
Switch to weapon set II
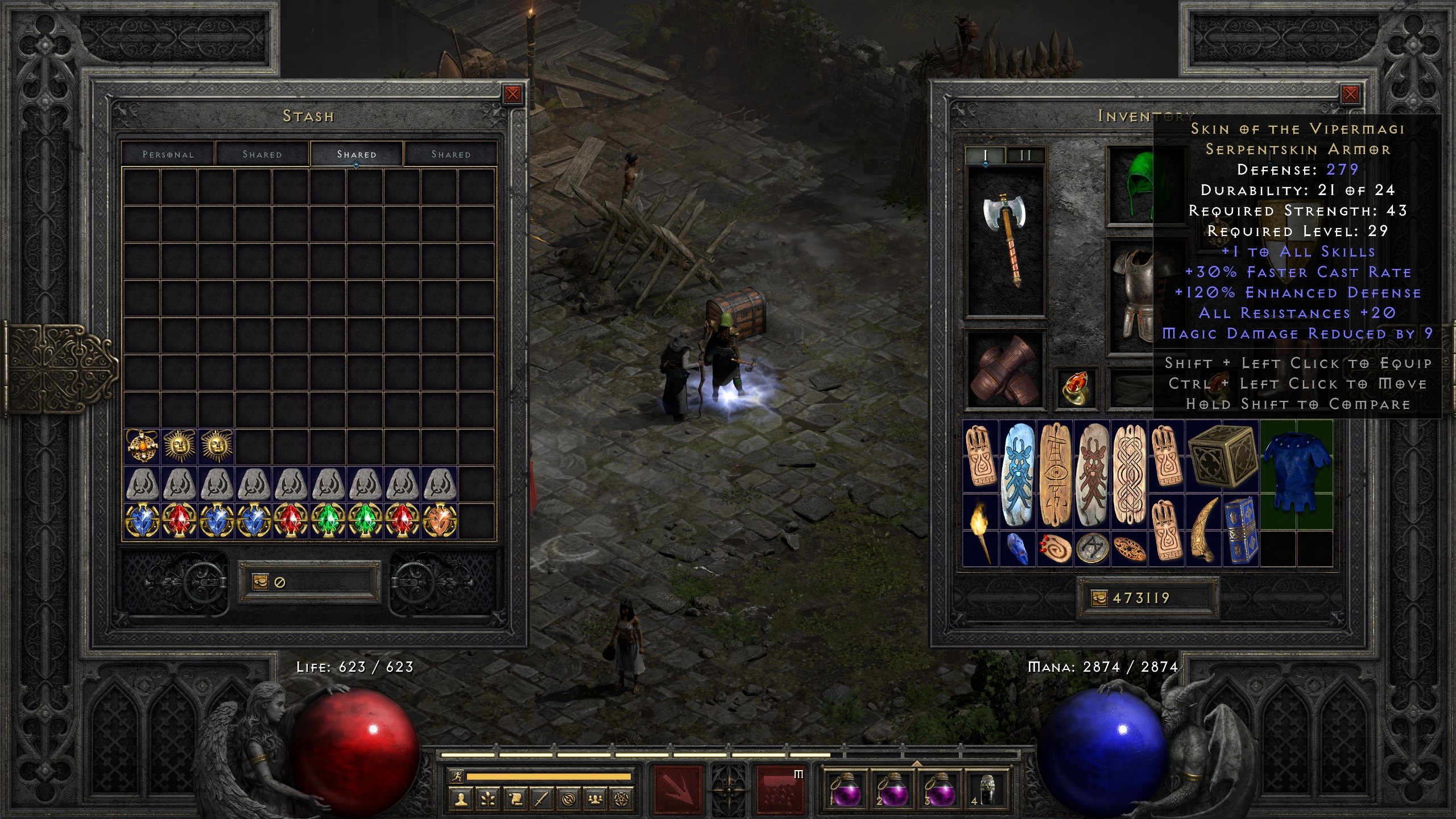[x=1025, y=155]
